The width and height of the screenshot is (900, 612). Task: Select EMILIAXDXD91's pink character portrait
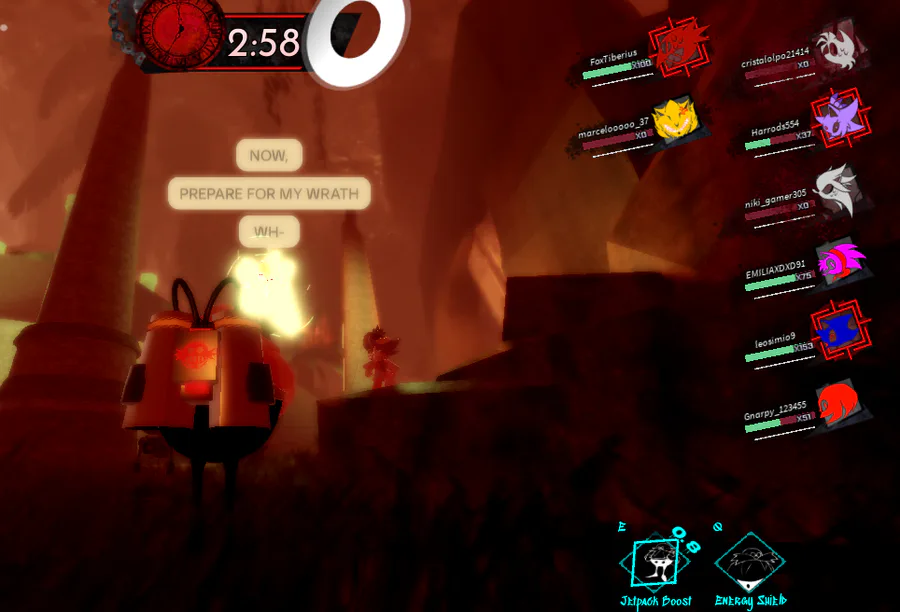click(838, 263)
